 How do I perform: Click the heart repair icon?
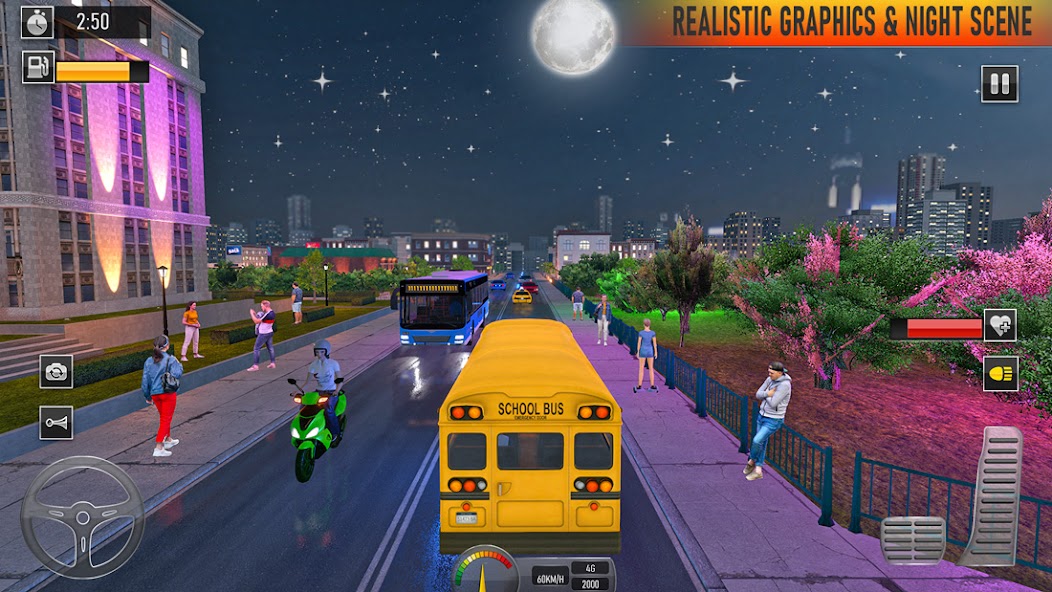point(1000,325)
